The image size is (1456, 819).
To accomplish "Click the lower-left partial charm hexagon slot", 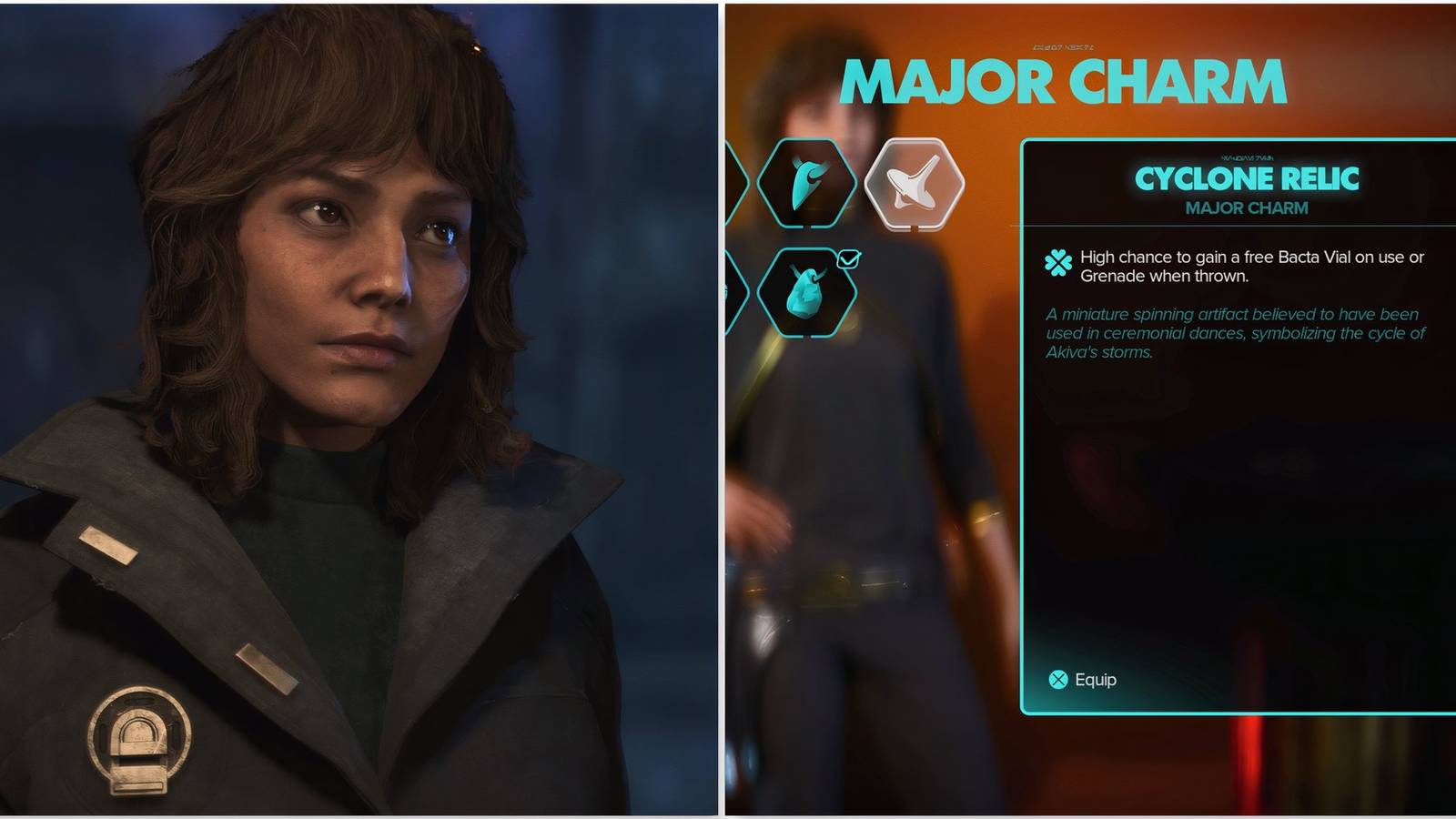I will (733, 293).
